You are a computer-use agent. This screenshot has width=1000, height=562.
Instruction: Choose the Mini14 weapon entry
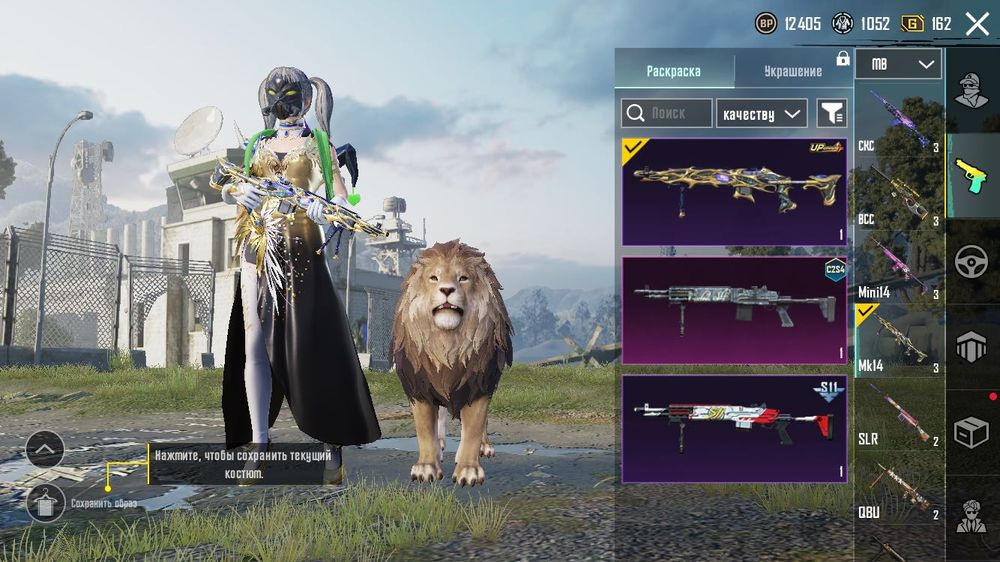point(898,266)
